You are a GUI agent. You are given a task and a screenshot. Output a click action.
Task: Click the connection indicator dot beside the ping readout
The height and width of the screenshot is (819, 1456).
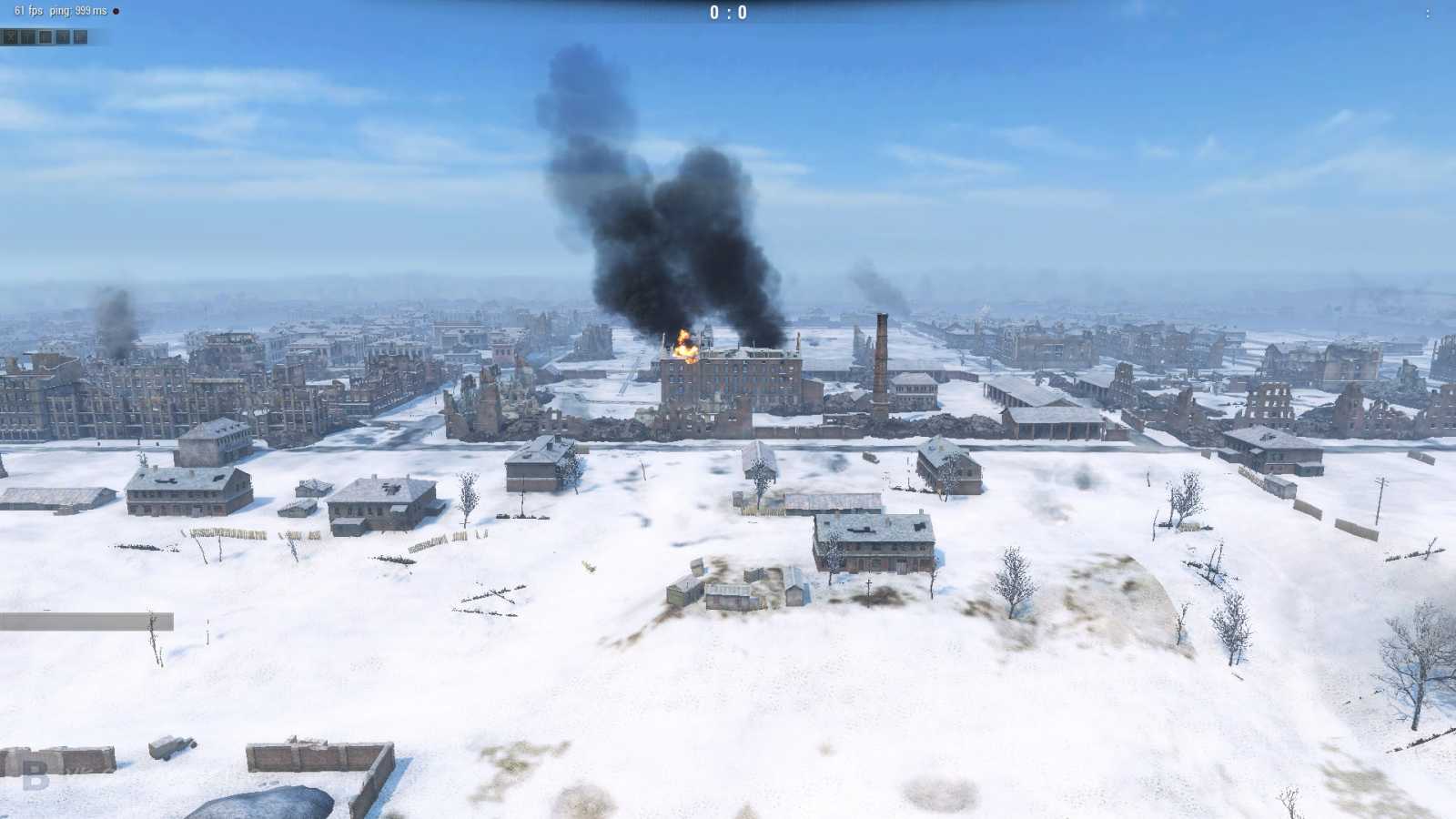point(116,12)
